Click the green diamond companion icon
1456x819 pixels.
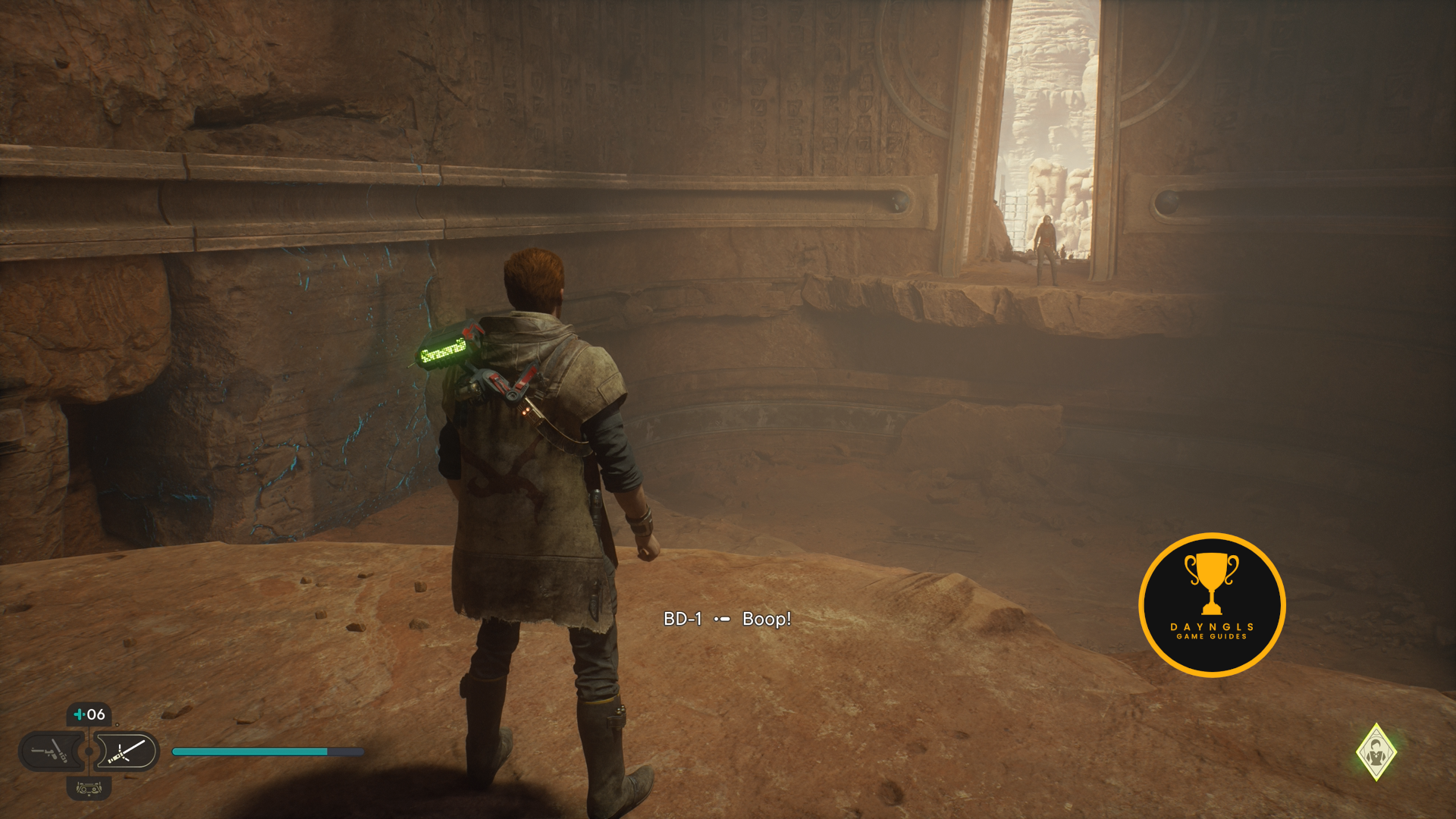coord(1376,752)
